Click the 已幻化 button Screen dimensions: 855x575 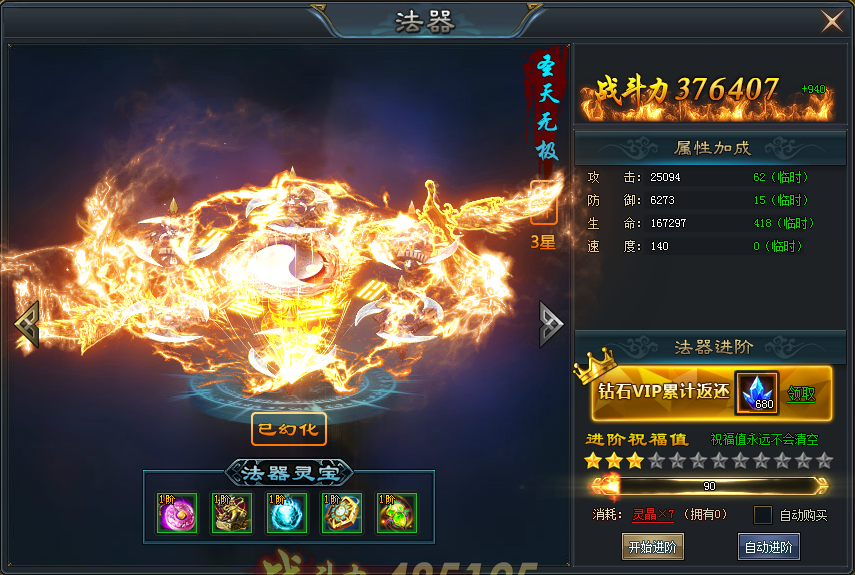pos(289,429)
